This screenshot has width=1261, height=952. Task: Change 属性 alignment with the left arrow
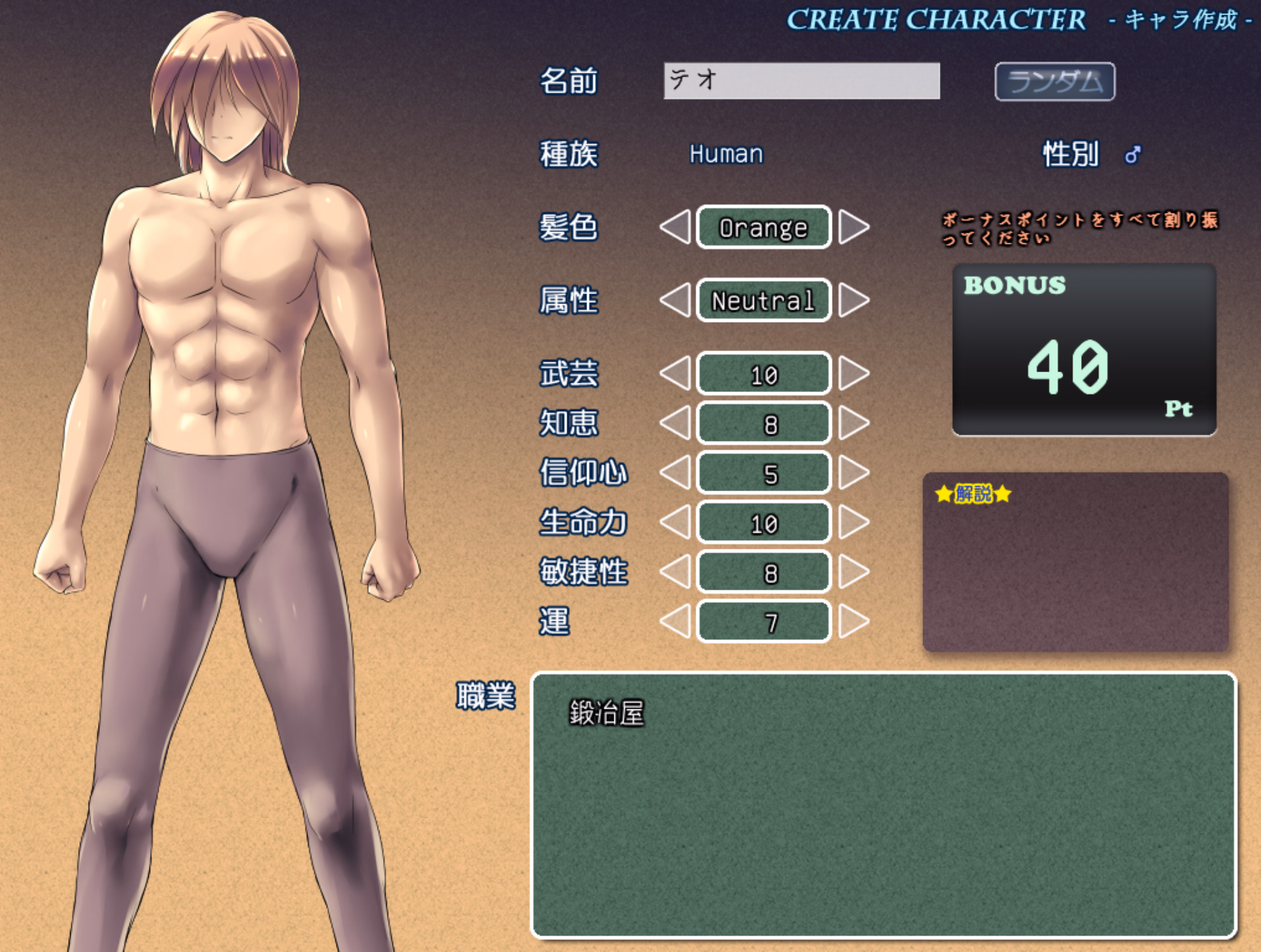pyautogui.click(x=676, y=300)
